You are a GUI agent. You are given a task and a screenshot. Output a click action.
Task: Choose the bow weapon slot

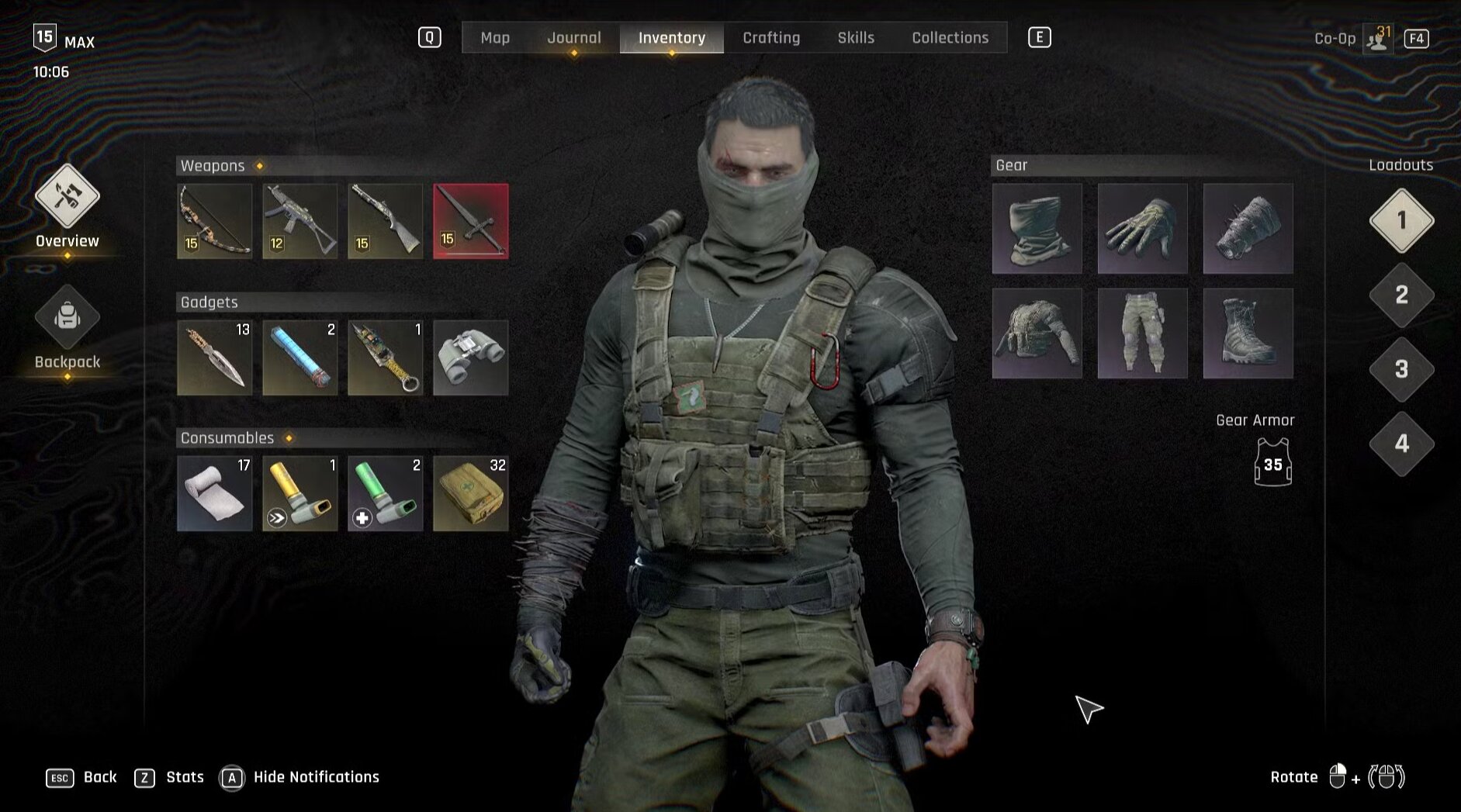point(215,221)
